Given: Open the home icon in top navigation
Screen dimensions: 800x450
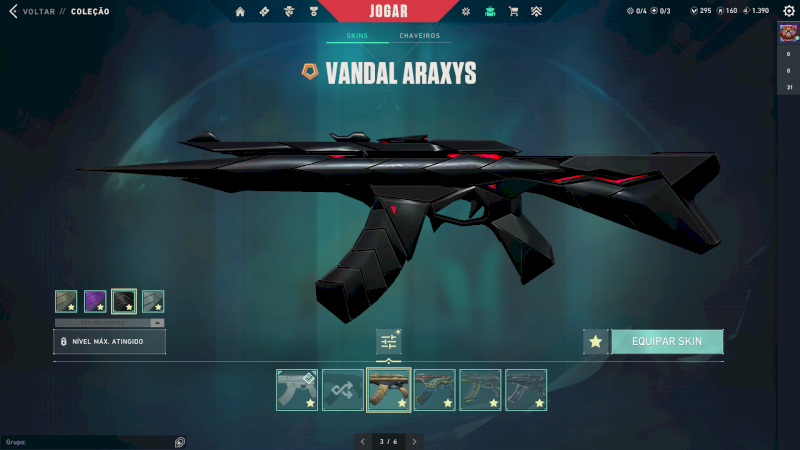Looking at the screenshot, I should [x=240, y=12].
